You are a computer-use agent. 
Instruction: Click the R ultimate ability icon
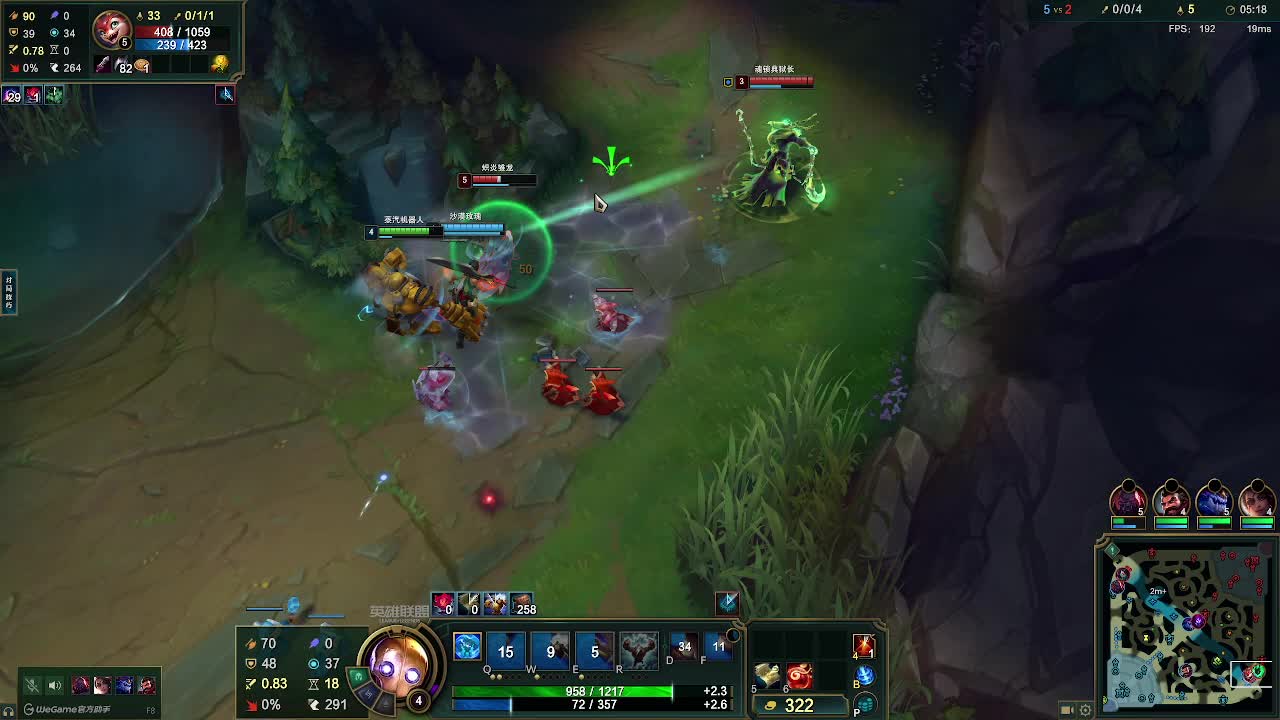(638, 650)
